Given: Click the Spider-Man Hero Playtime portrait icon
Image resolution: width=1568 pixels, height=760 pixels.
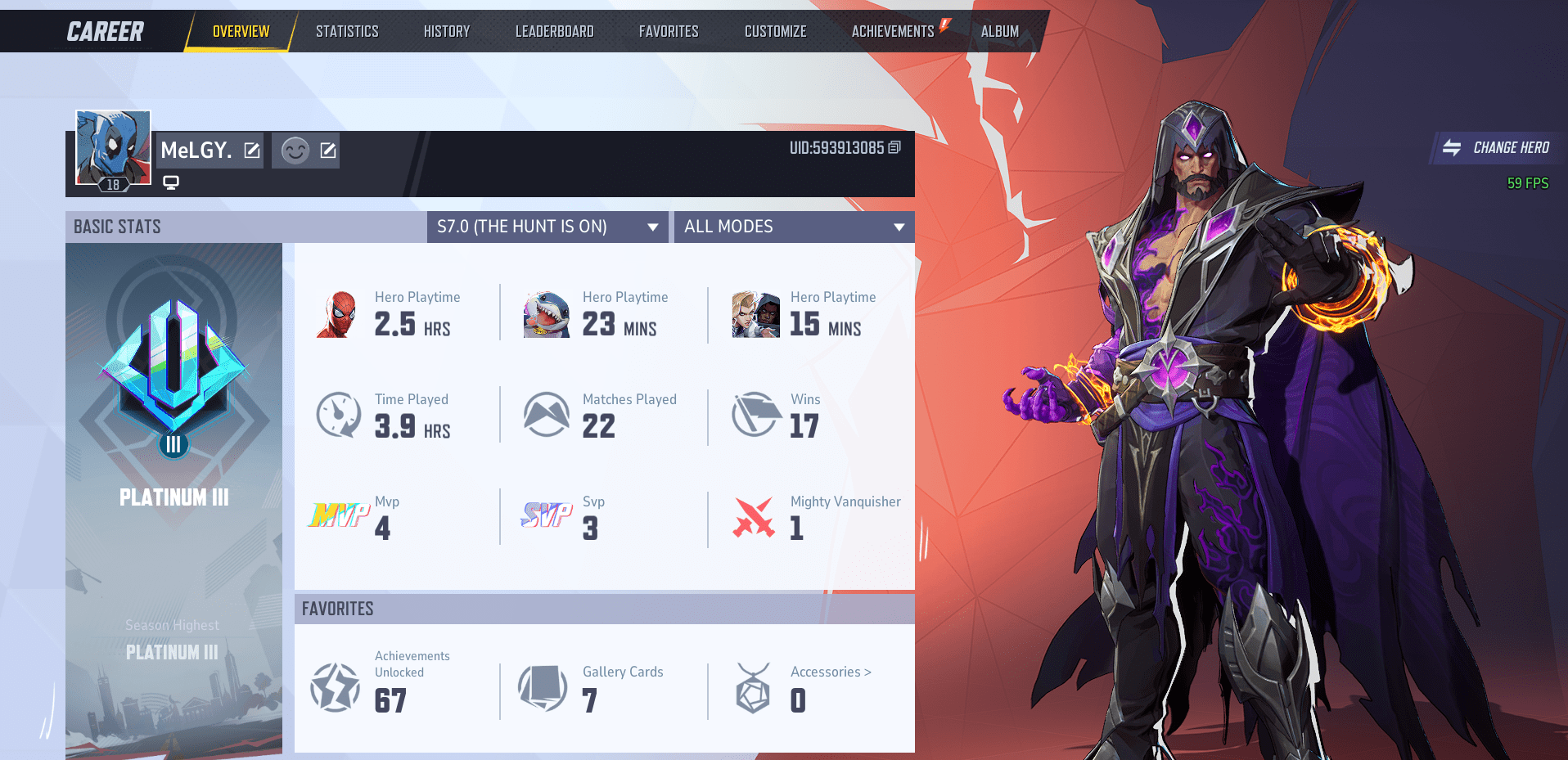Looking at the screenshot, I should pyautogui.click(x=339, y=313).
